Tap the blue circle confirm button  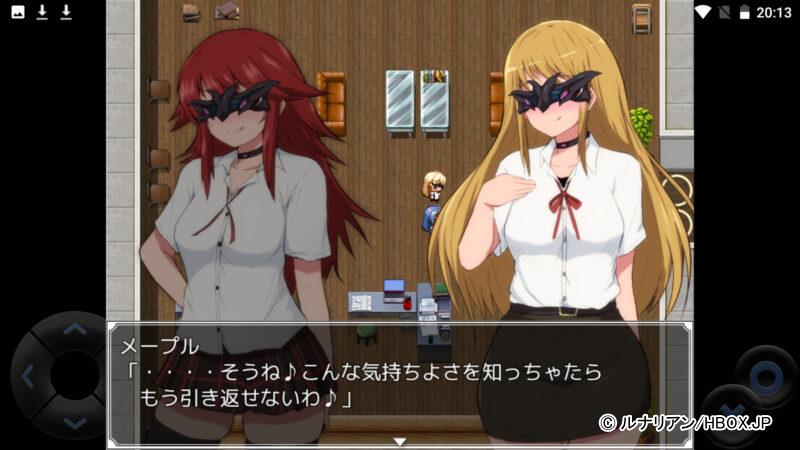(x=766, y=377)
